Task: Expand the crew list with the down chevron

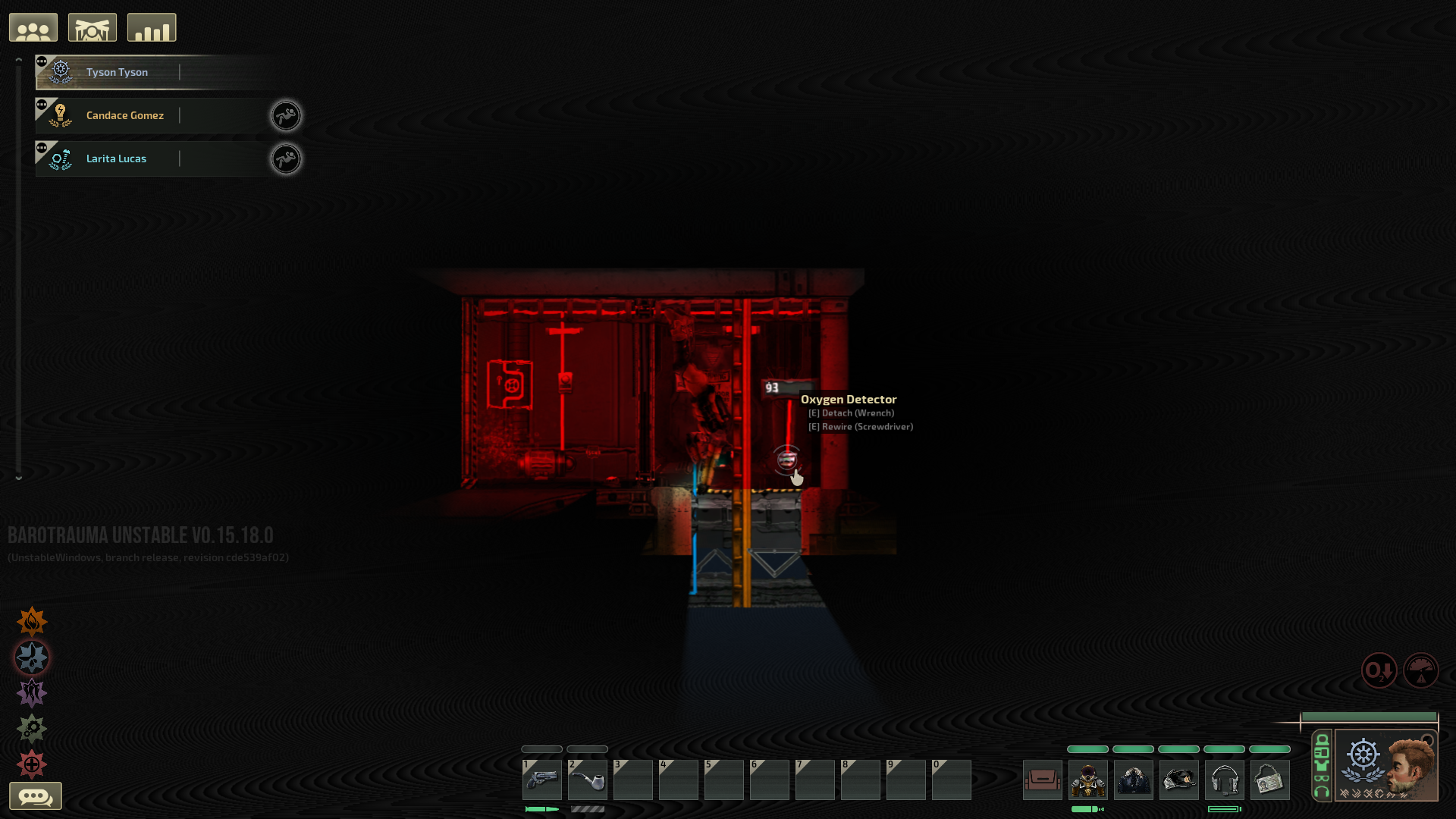Action: (17, 478)
